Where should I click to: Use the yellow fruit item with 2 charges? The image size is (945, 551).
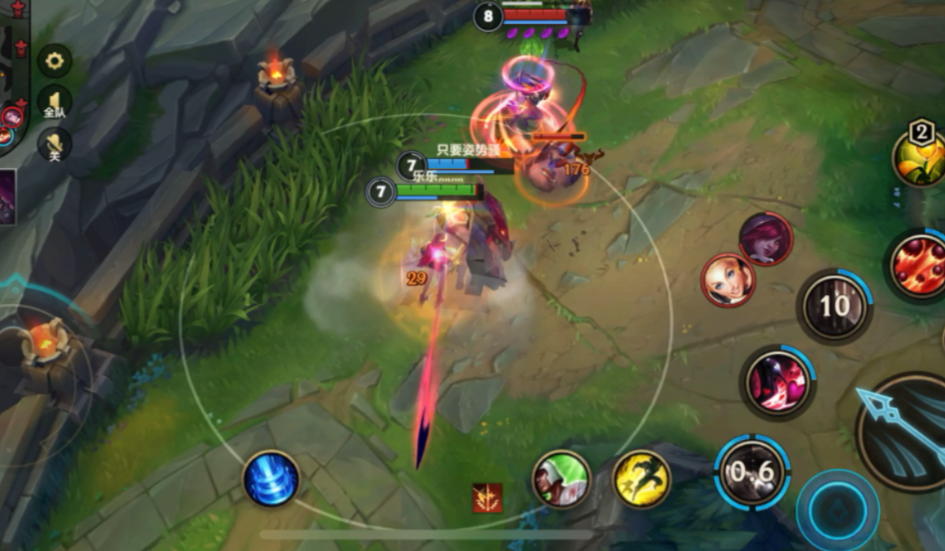(x=919, y=157)
